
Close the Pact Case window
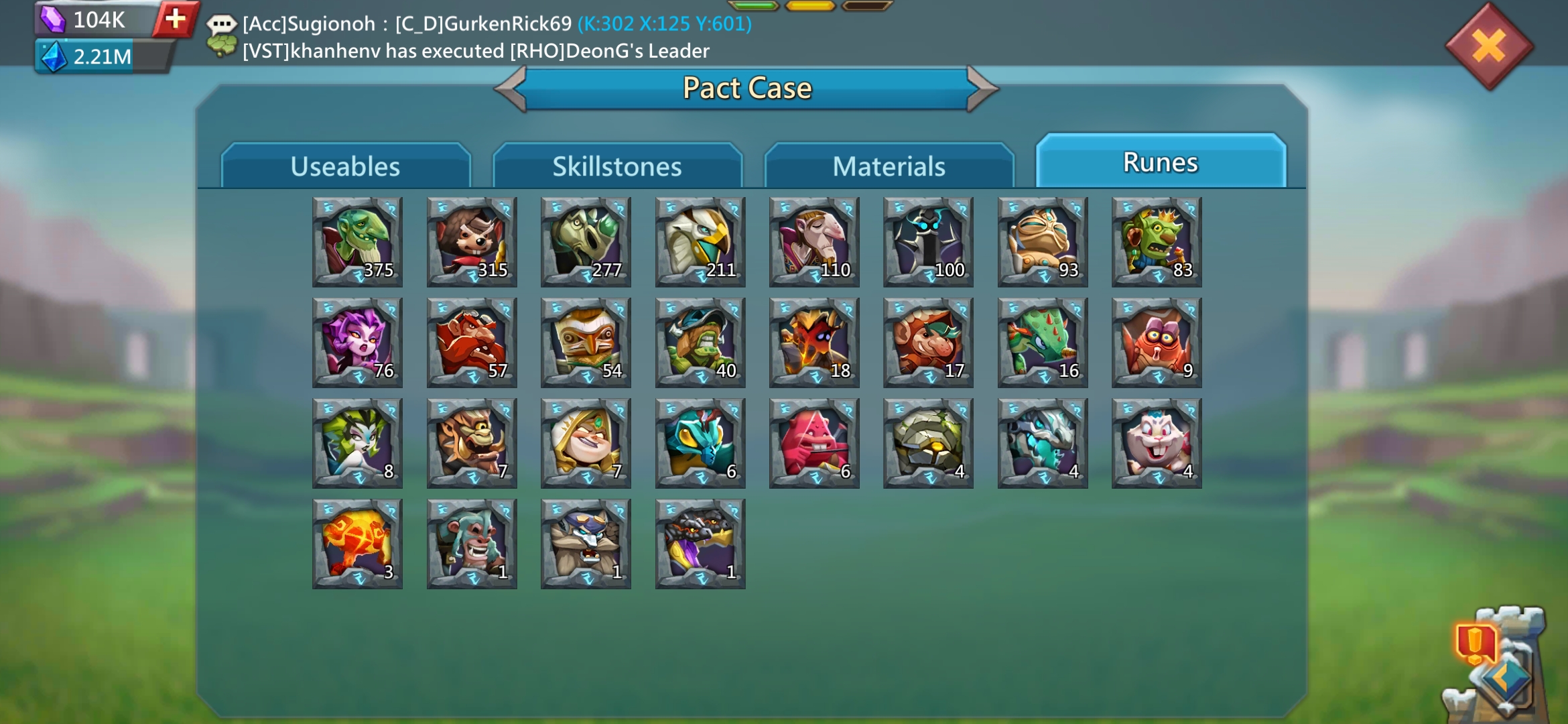tap(1489, 46)
